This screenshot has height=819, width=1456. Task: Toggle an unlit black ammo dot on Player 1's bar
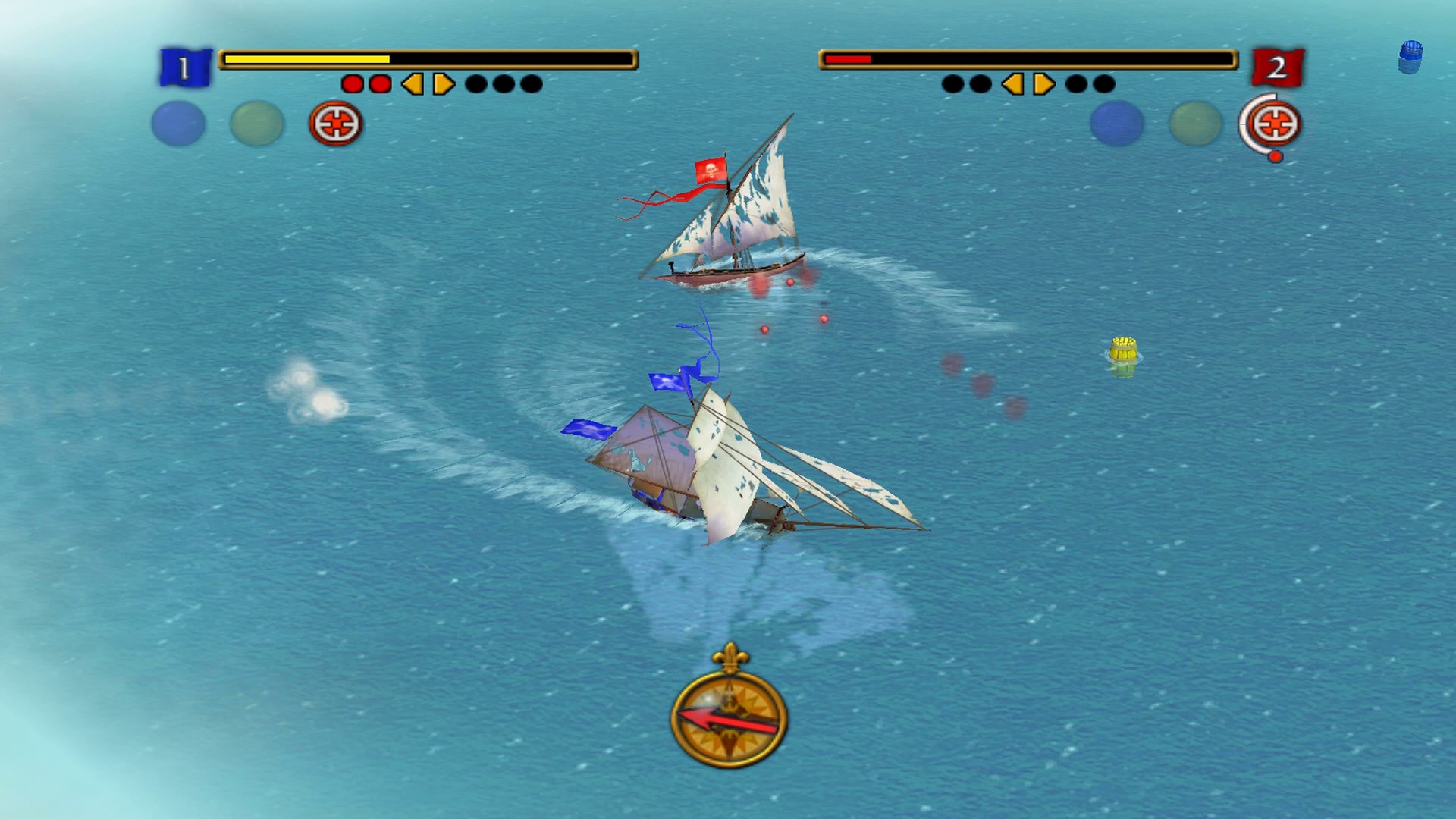click(x=478, y=85)
